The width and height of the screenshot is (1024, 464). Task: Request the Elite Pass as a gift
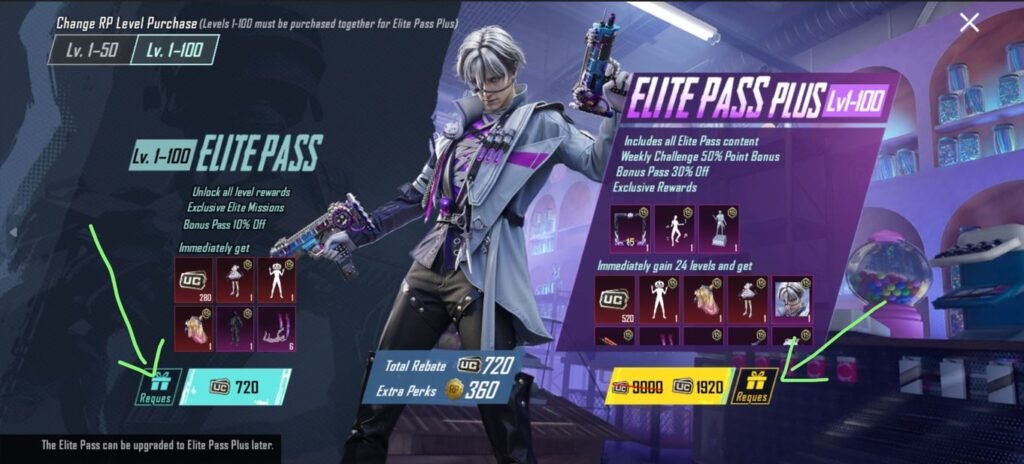(156, 387)
